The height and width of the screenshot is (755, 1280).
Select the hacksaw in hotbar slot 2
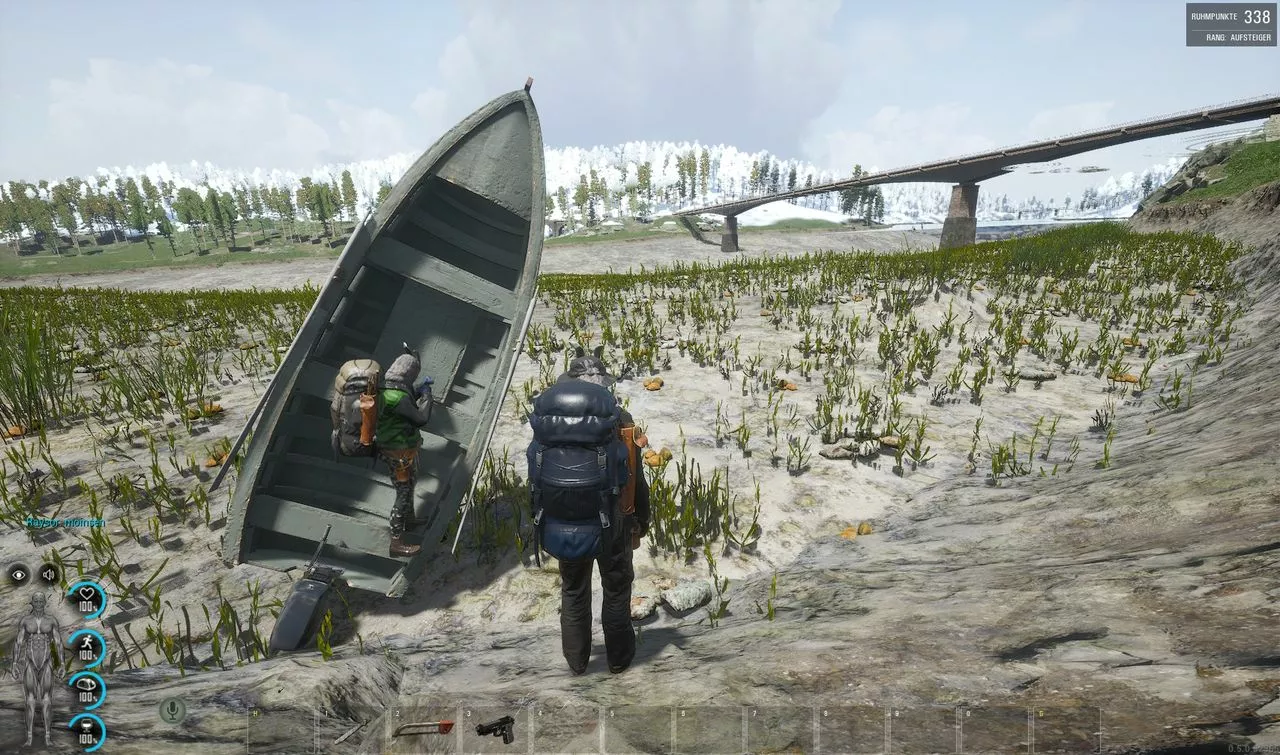coord(423,729)
